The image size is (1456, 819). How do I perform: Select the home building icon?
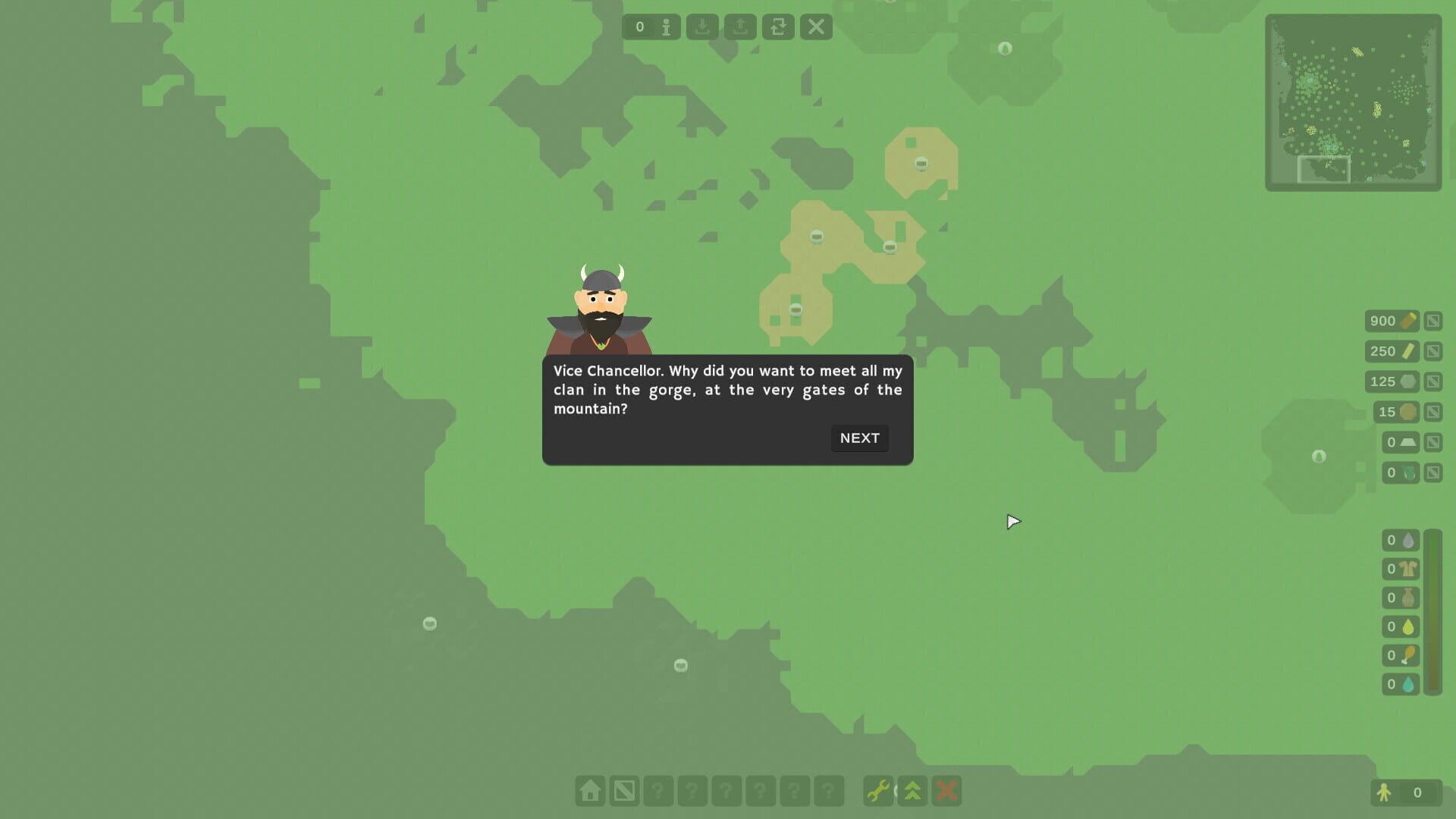click(x=591, y=791)
